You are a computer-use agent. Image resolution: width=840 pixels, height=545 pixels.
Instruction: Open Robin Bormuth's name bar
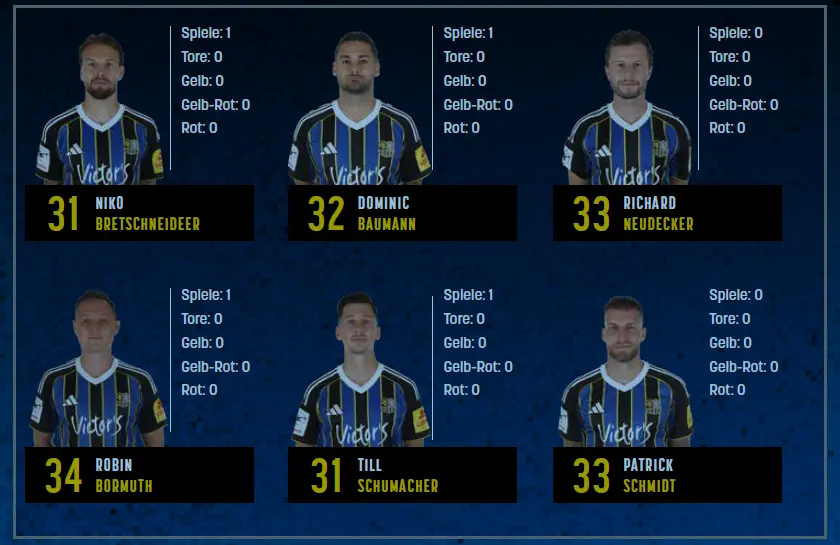coord(139,475)
